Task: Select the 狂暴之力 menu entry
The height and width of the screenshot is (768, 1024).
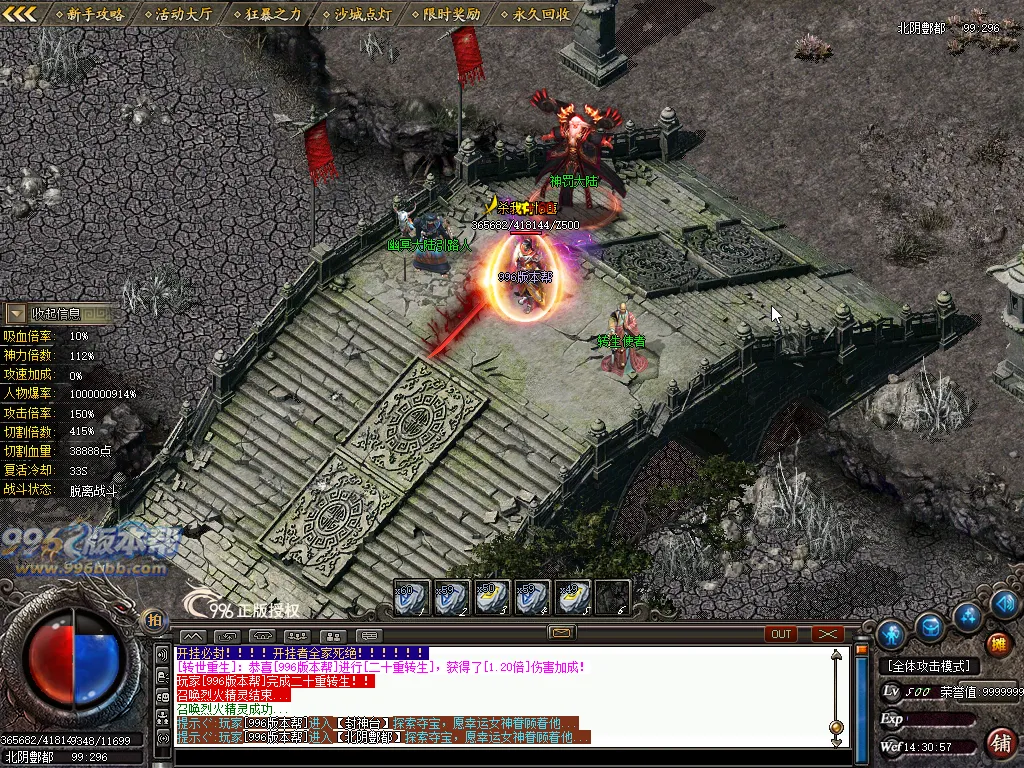Action: click(x=267, y=14)
